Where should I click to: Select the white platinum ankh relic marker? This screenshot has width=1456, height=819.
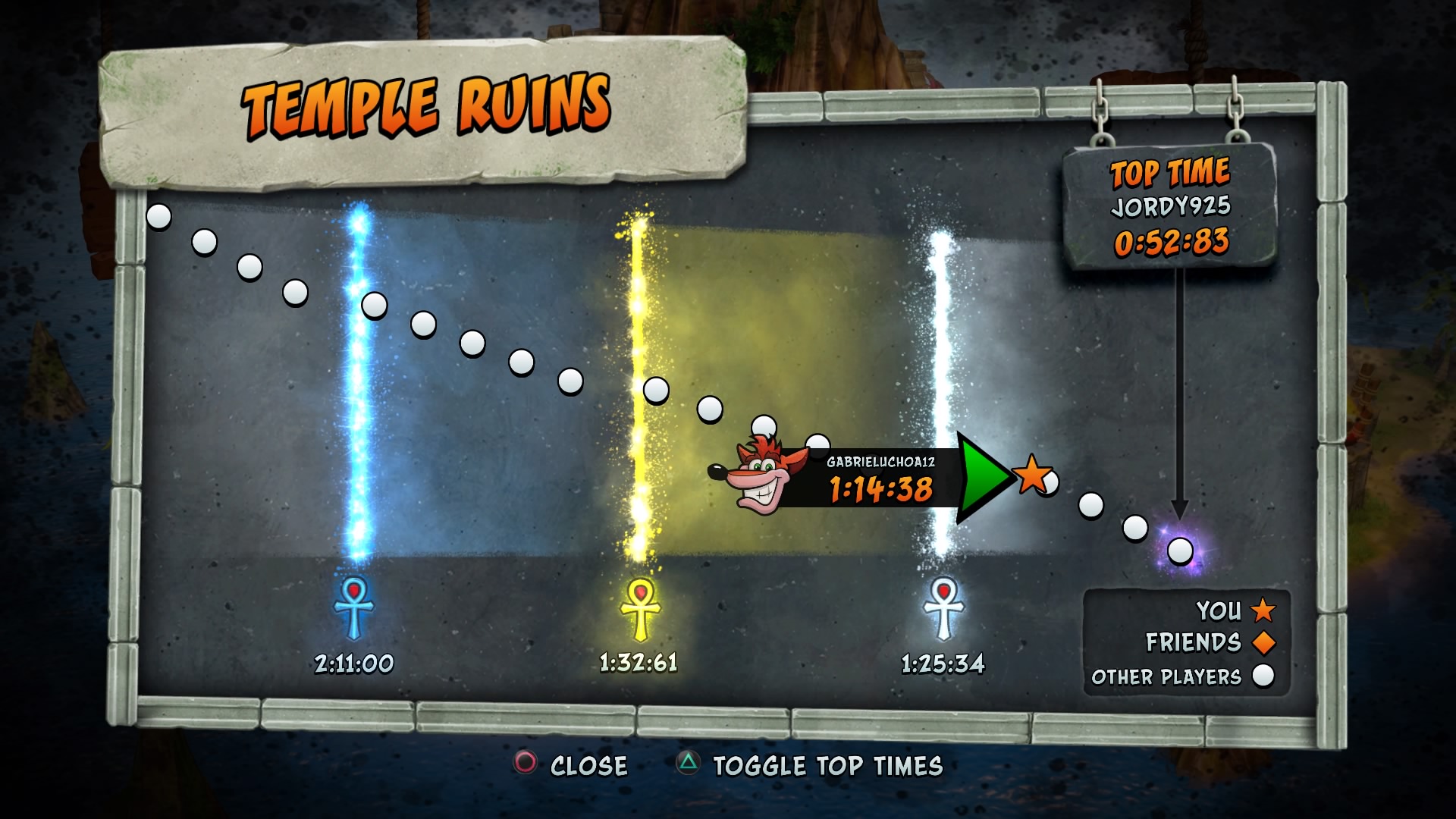[943, 608]
